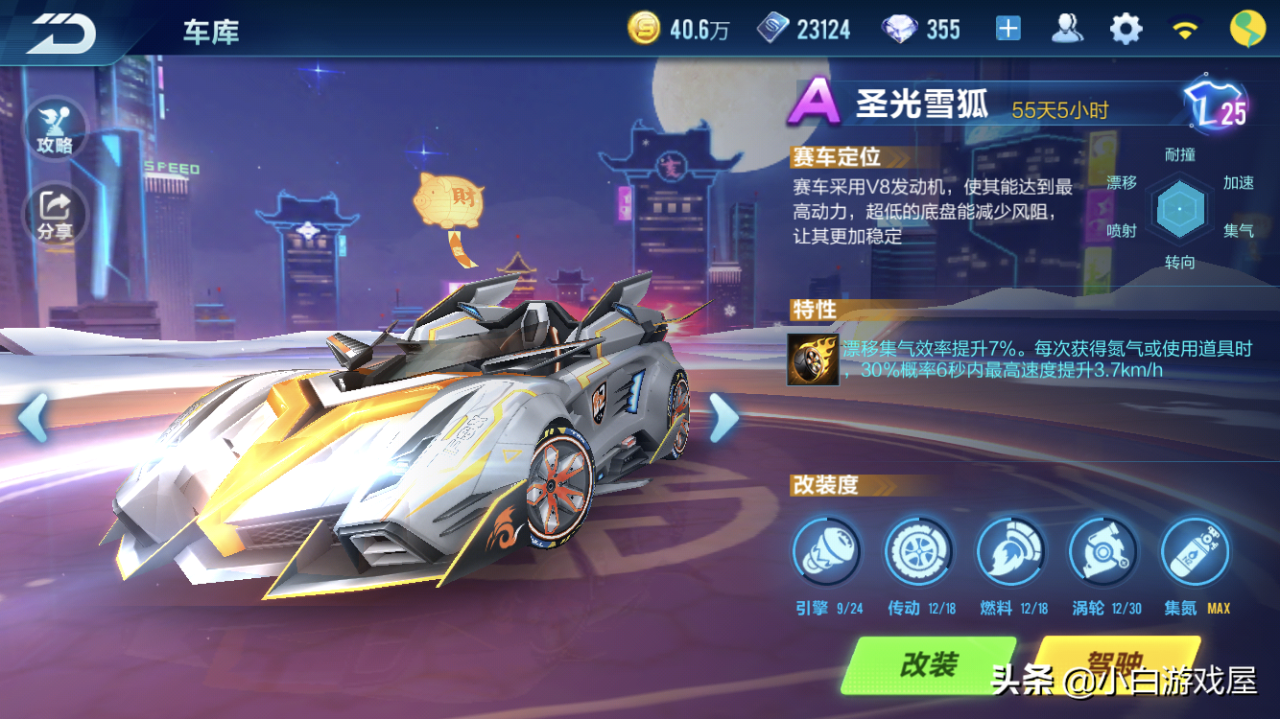
Task: Open the gear settings menu
Action: tap(1126, 29)
